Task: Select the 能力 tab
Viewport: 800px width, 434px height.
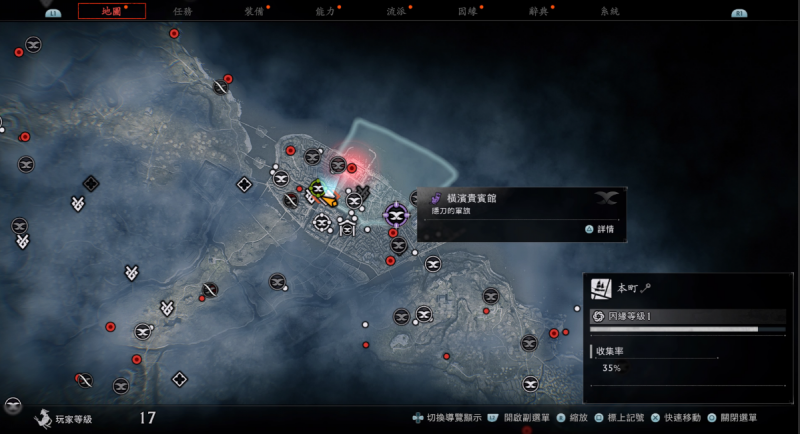Action: tap(326, 11)
